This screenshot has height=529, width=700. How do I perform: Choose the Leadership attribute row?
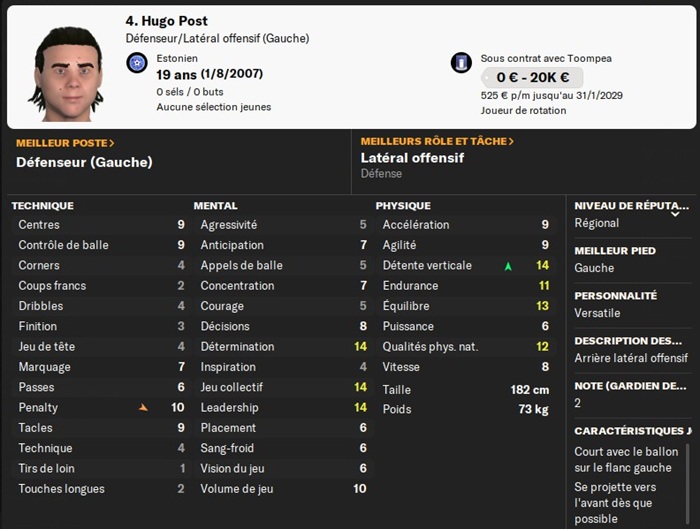click(283, 408)
